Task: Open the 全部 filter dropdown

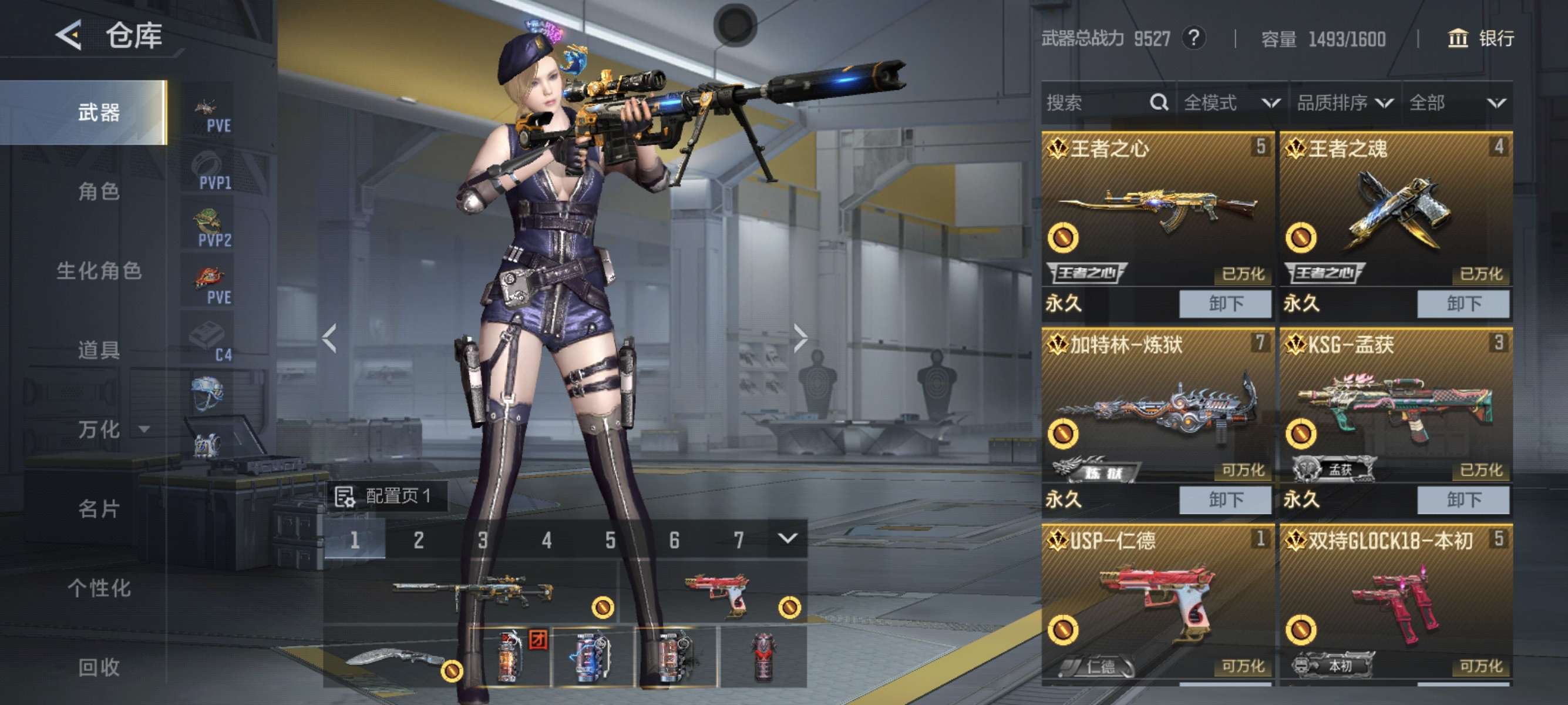Action: [x=1456, y=103]
